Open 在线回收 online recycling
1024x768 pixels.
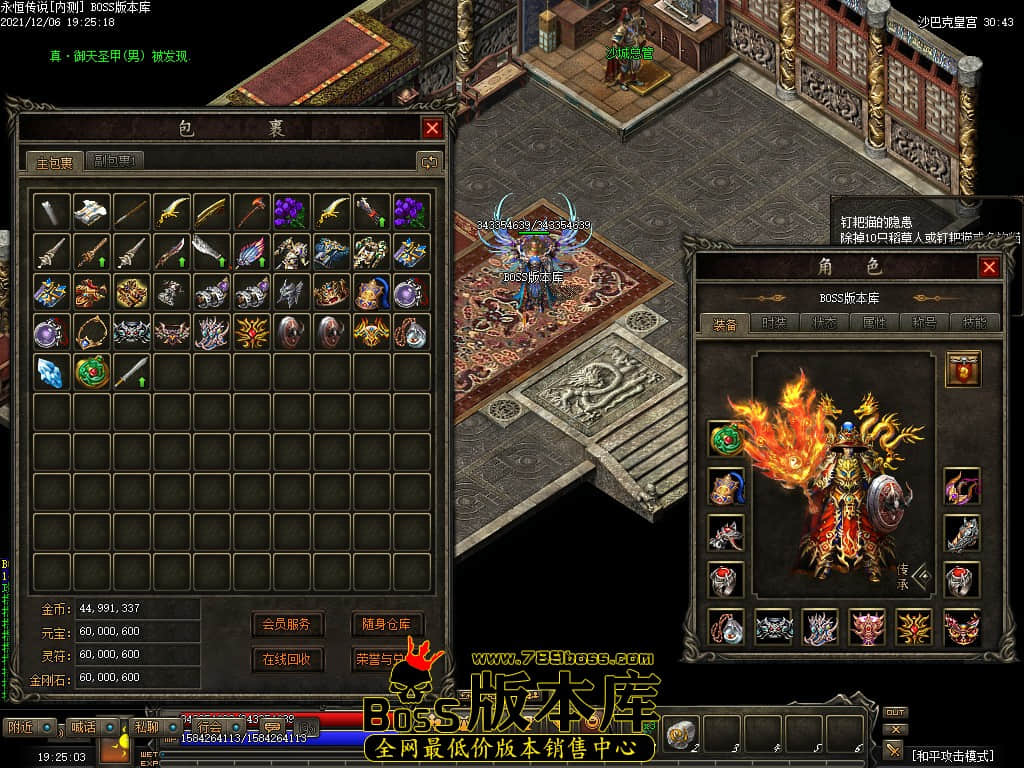pos(286,659)
